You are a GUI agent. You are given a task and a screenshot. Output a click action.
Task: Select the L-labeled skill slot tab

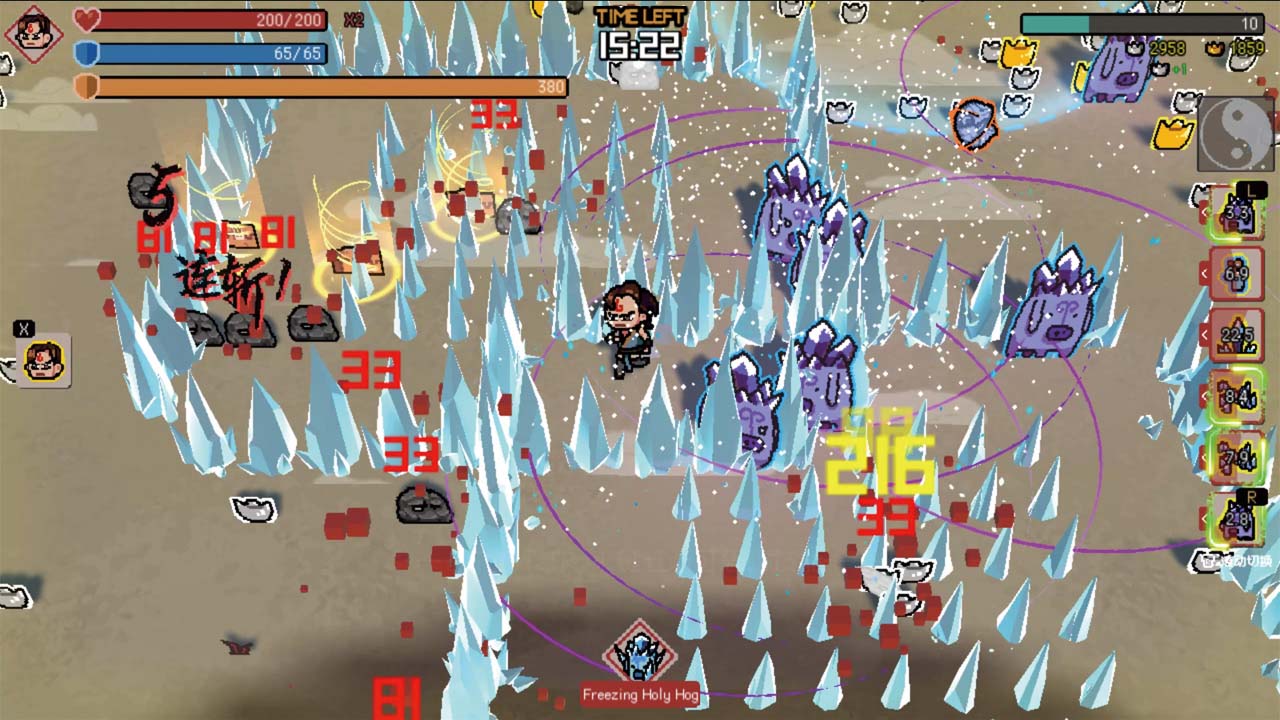(x=1250, y=189)
